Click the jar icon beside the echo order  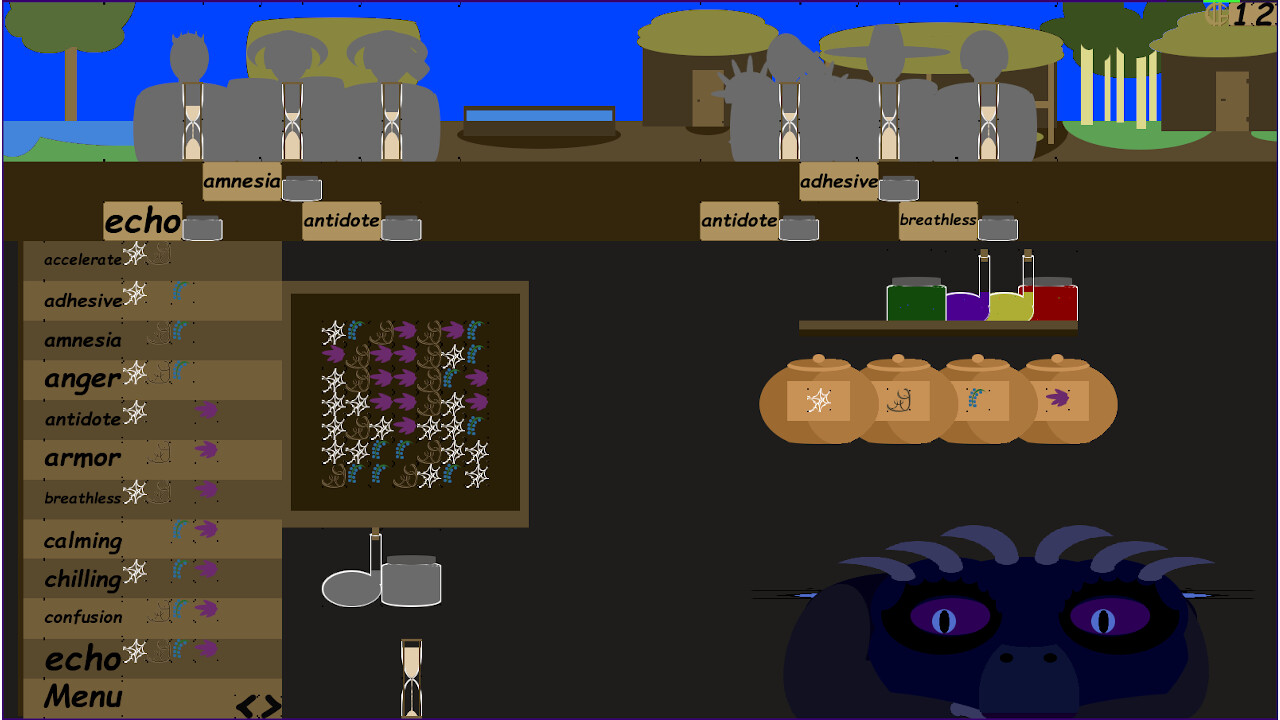[x=204, y=228]
